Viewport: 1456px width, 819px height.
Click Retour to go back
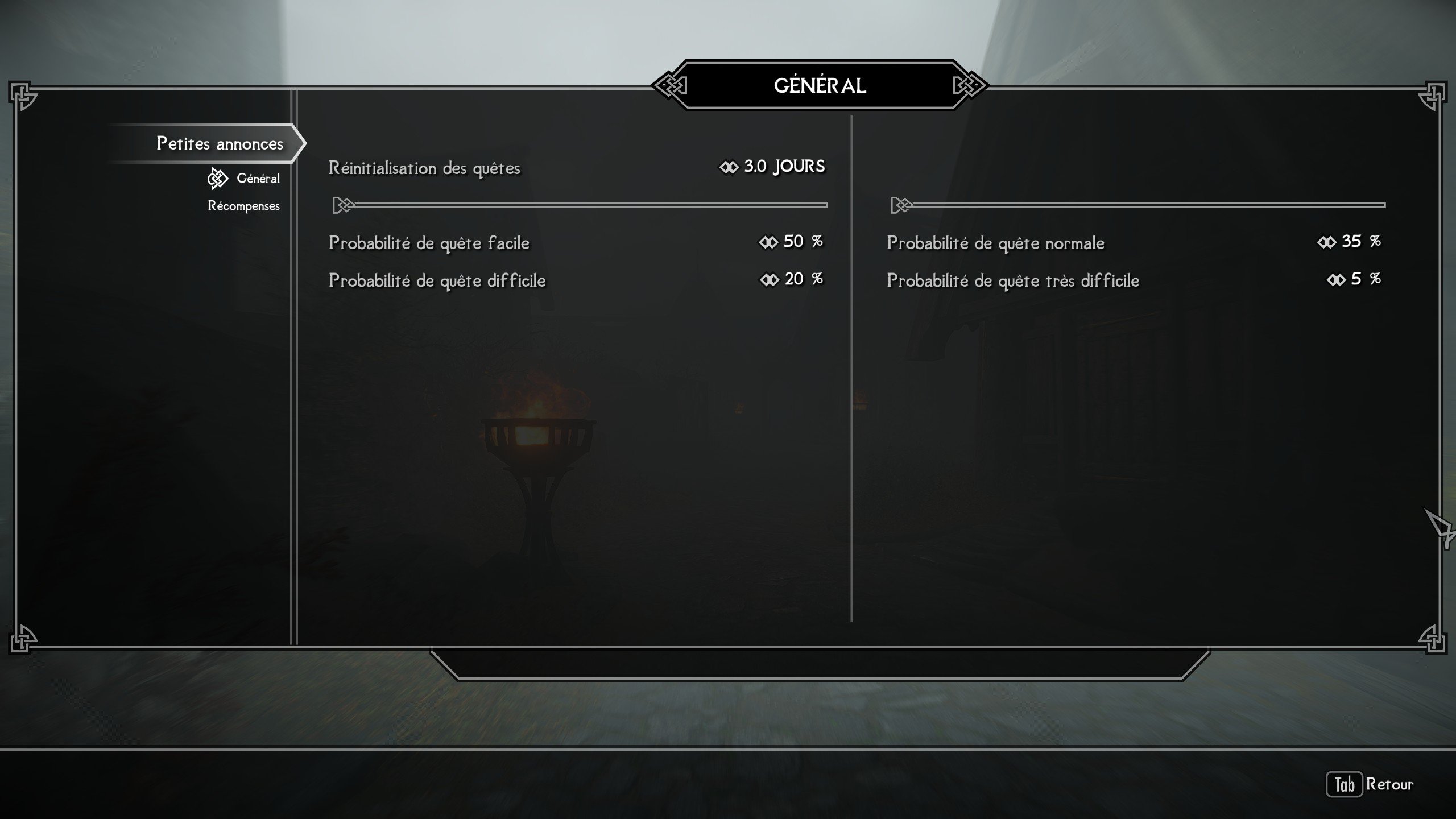tap(1371, 784)
